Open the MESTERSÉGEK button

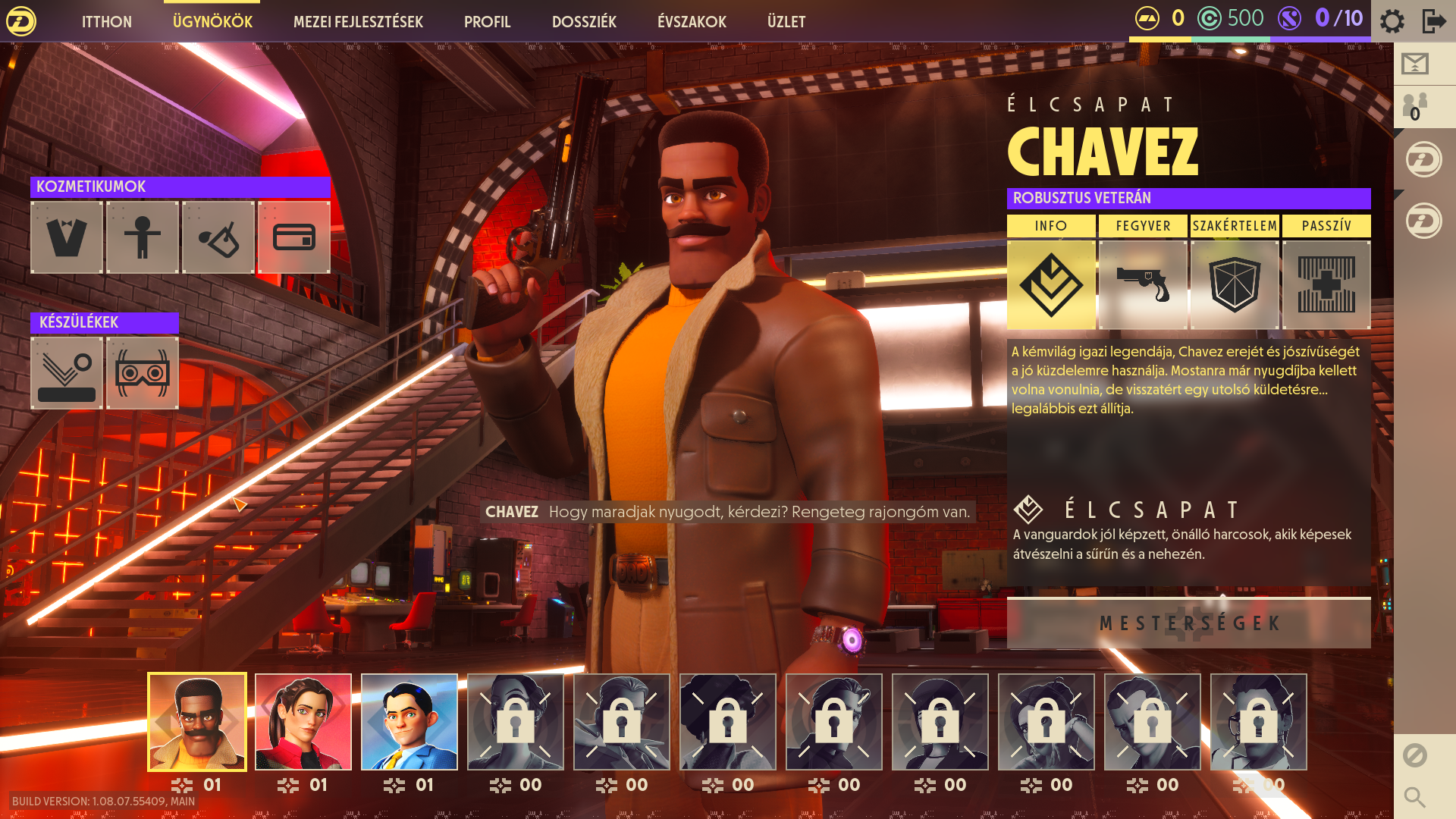(x=1188, y=623)
